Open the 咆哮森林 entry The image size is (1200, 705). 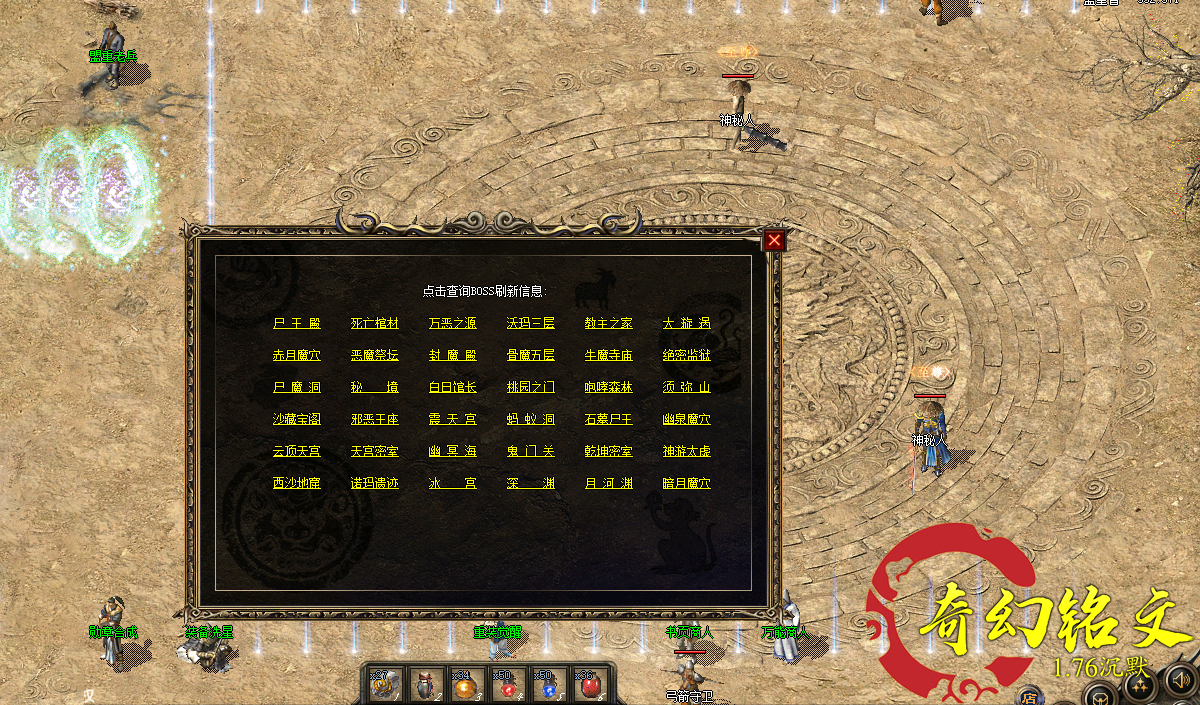[609, 387]
